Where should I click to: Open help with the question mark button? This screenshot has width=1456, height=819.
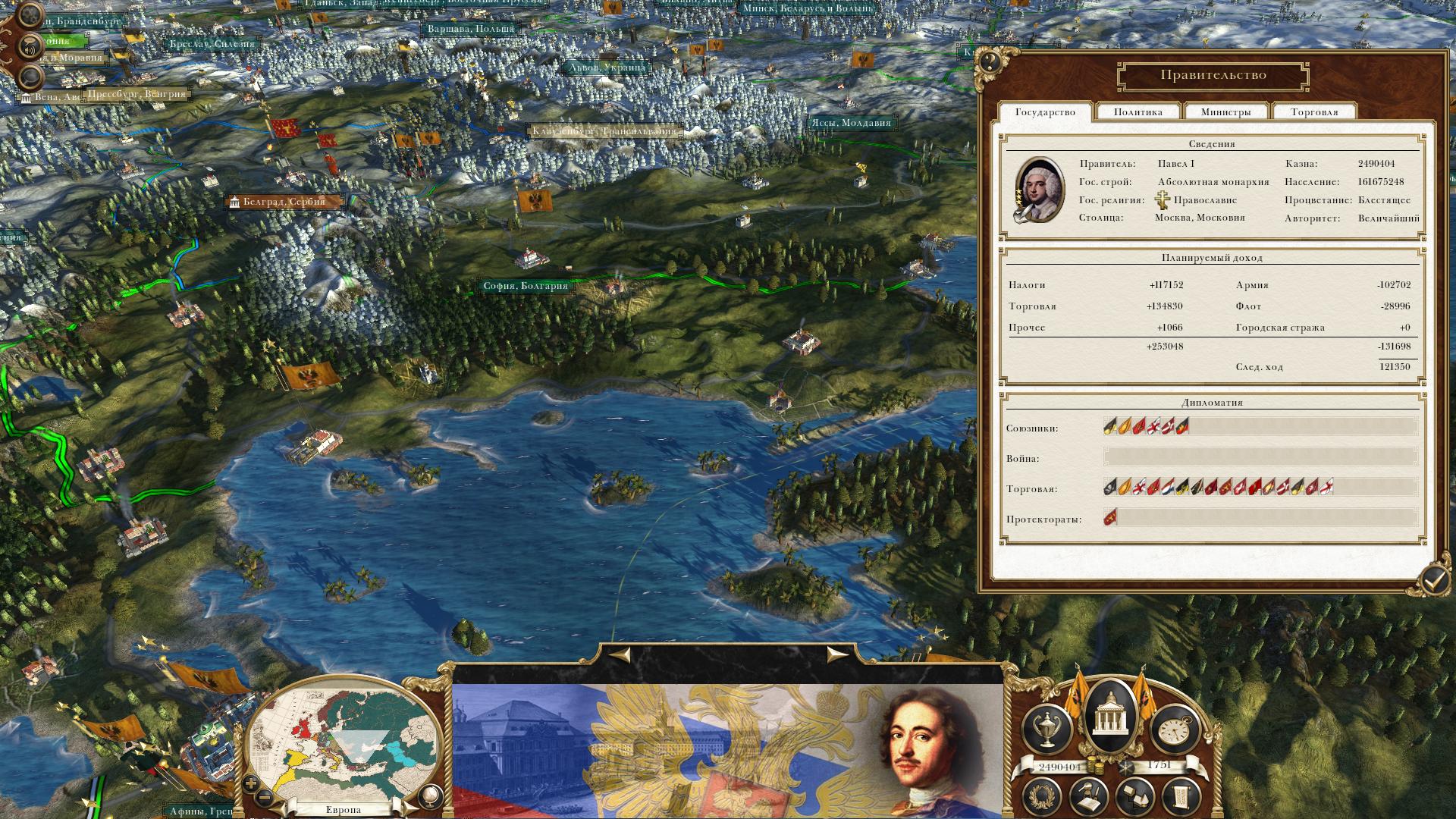click(x=989, y=61)
